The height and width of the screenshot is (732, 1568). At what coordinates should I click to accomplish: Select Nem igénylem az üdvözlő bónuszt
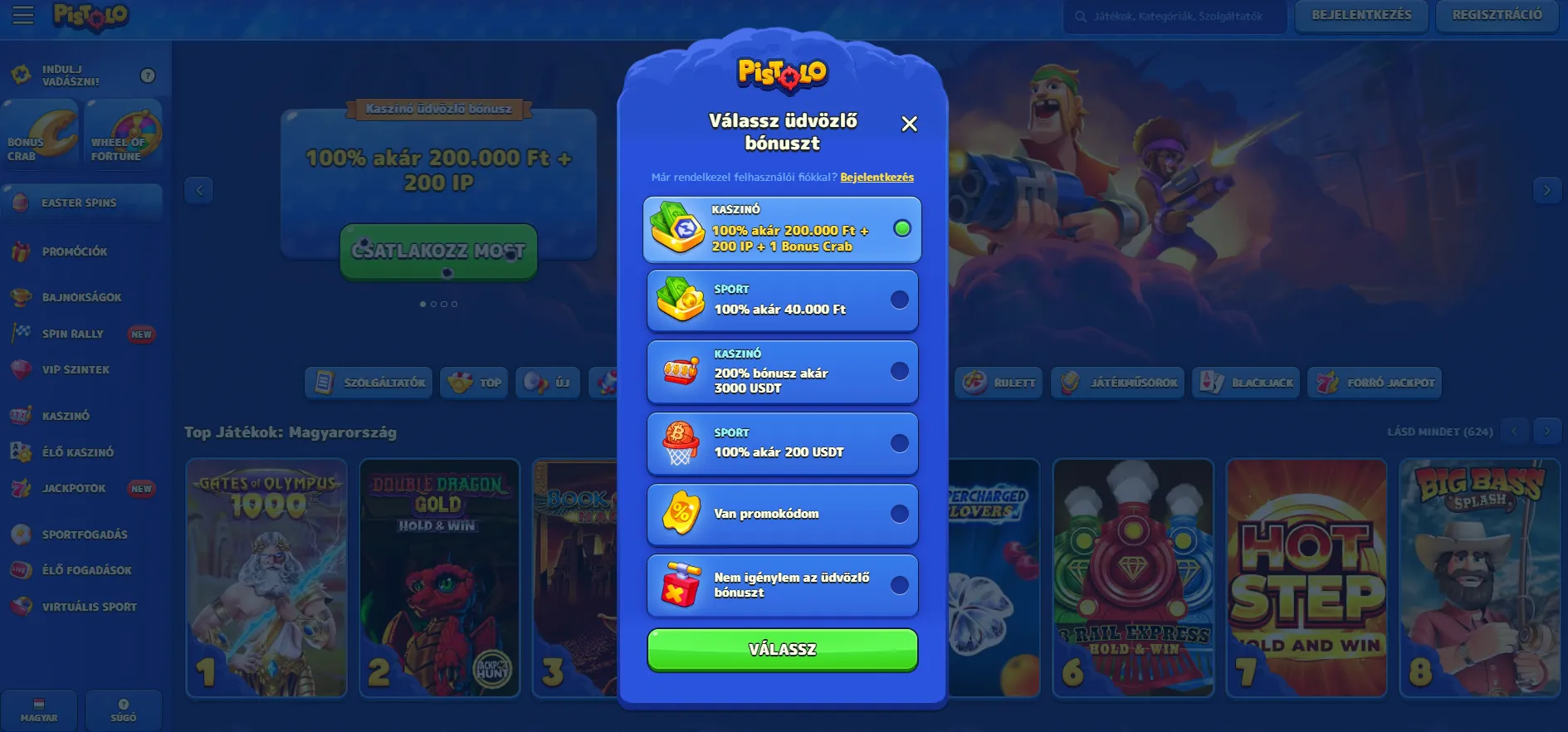(x=781, y=585)
